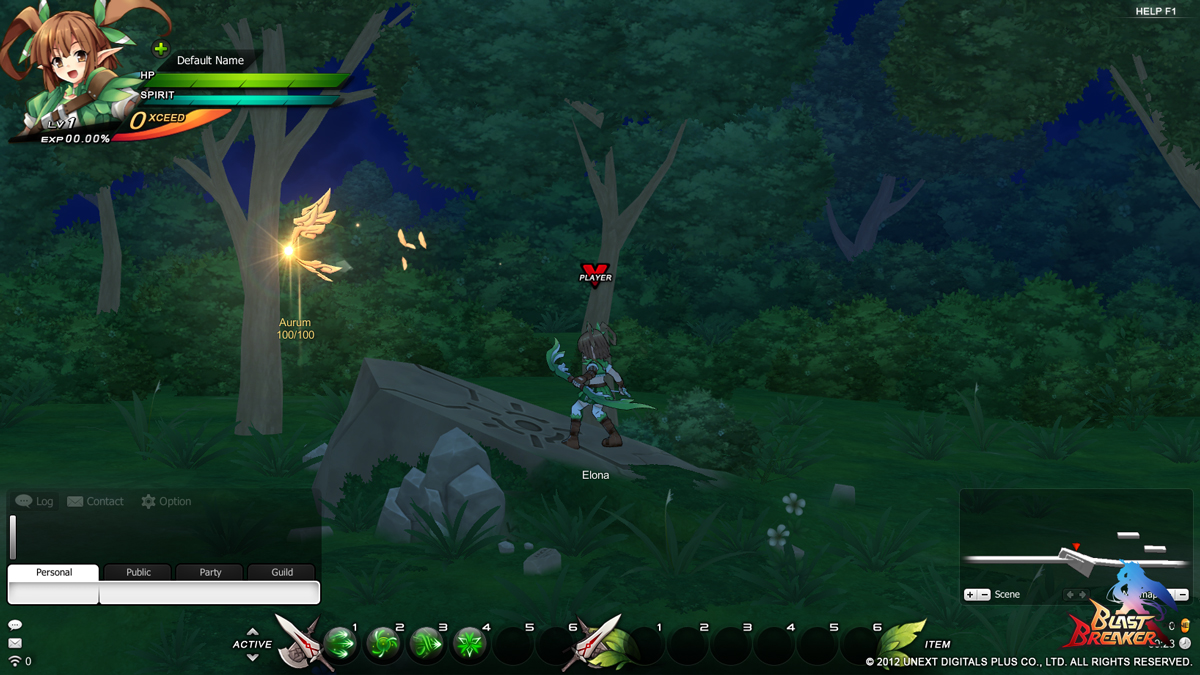Open the envelope mail icon
Viewport: 1200px width, 675px height.
click(x=14, y=643)
